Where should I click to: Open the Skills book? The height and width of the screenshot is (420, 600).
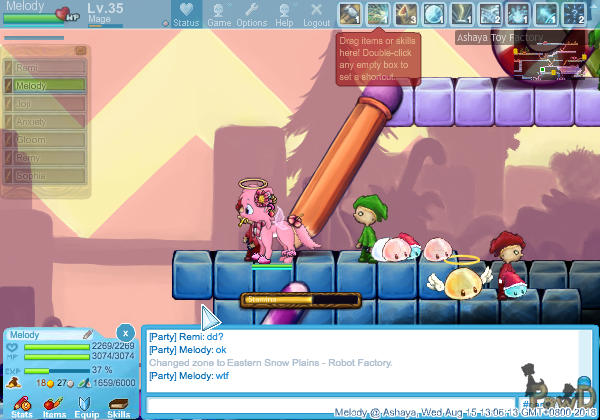pos(118,404)
